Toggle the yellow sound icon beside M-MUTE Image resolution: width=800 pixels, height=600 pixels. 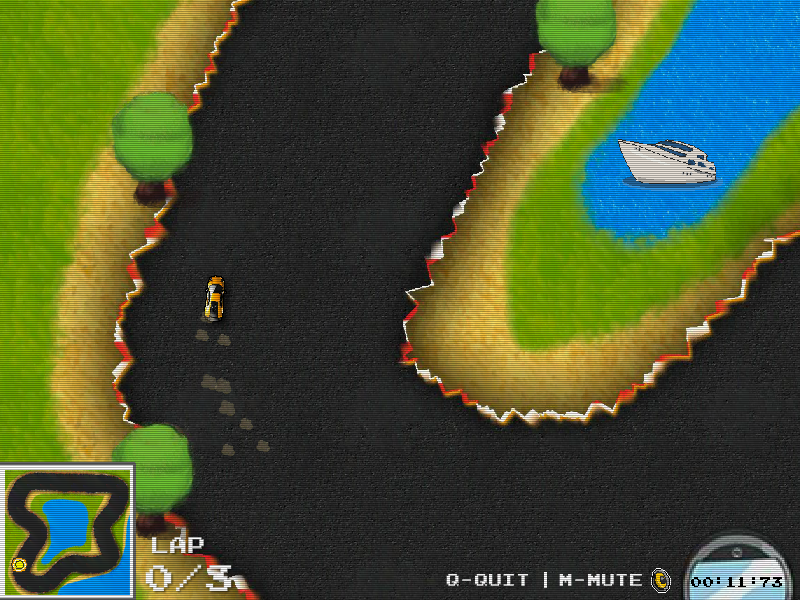pos(660,579)
